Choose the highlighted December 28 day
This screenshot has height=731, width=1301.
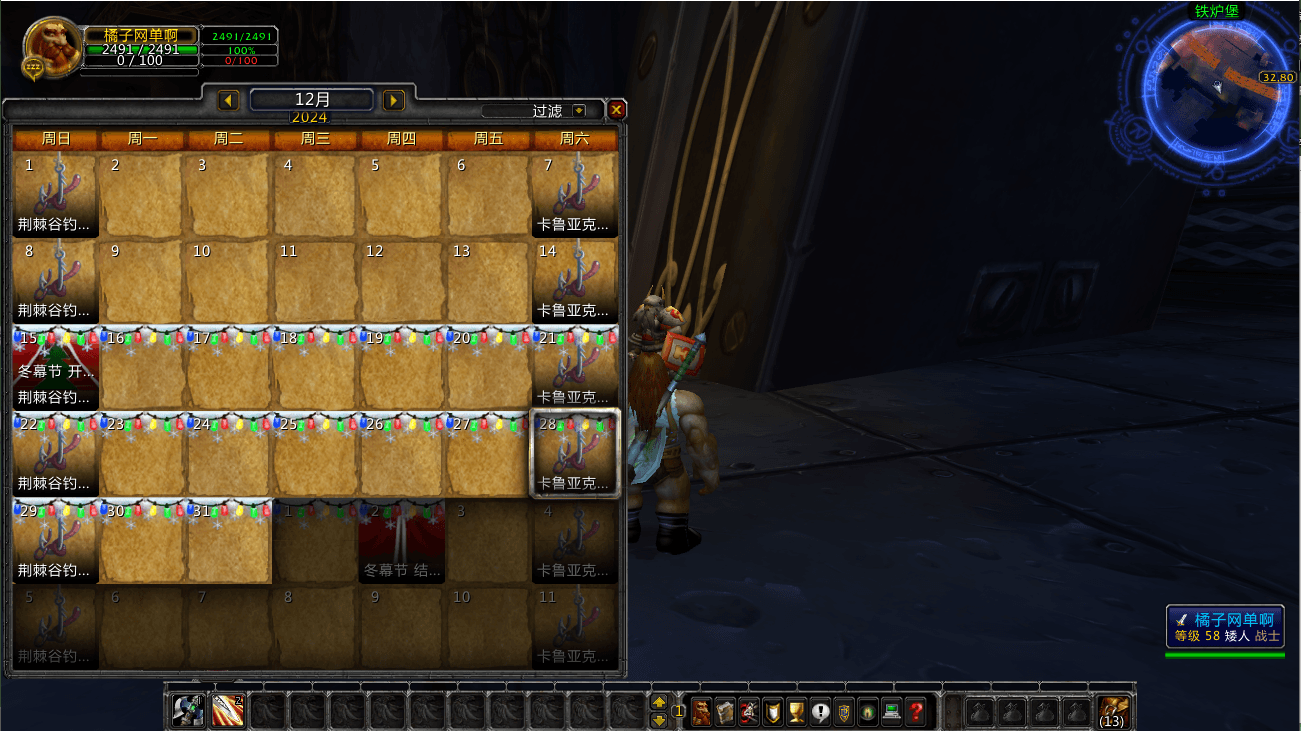coord(574,453)
